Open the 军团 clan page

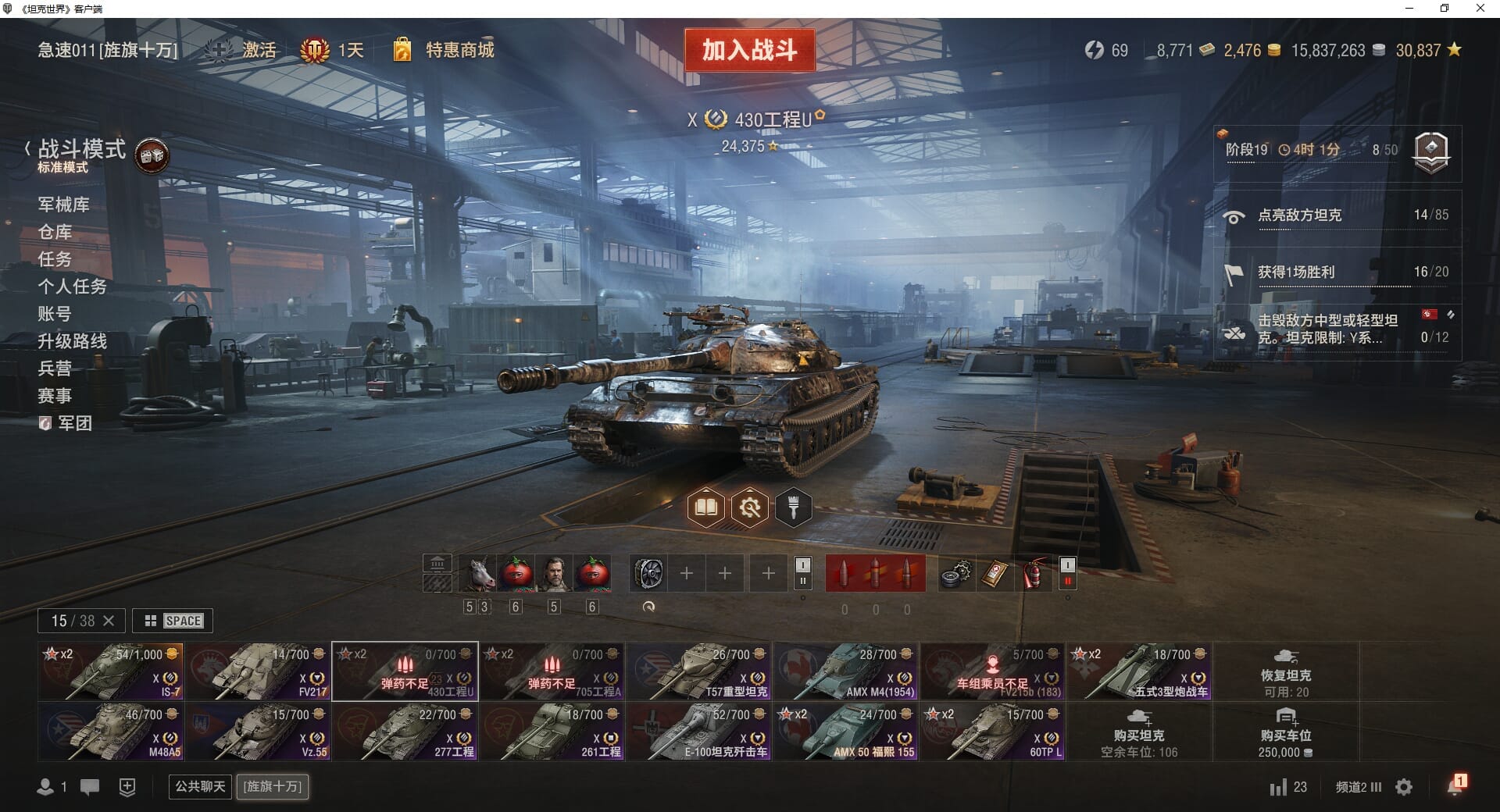pos(74,423)
